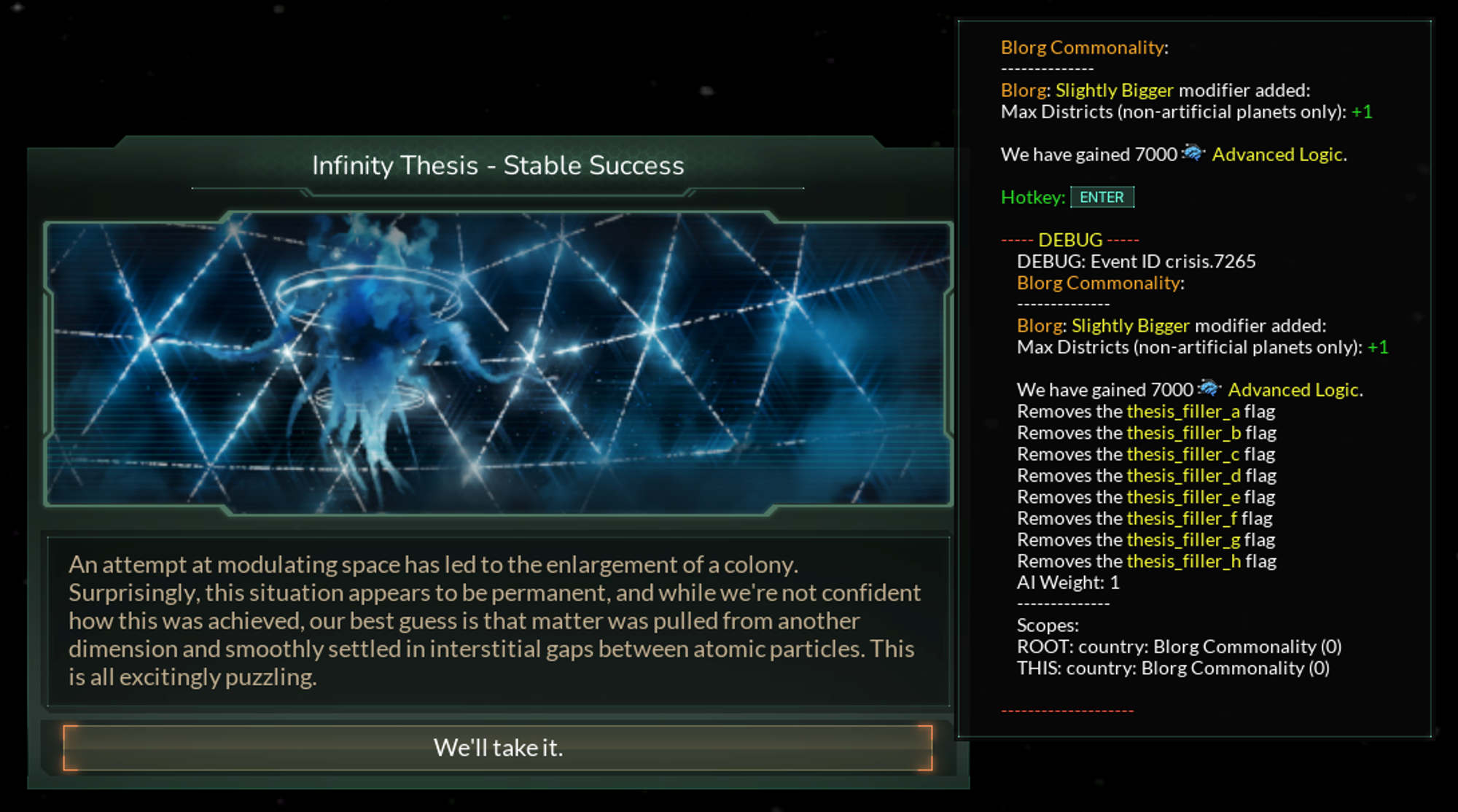Click the Infinity Thesis event title
This screenshot has width=1458, height=812.
pyautogui.click(x=499, y=165)
